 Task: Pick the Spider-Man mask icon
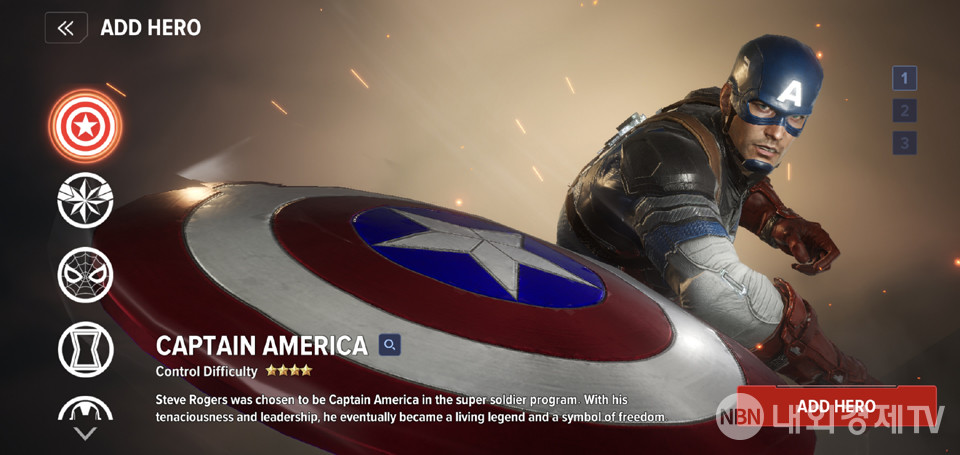85,274
